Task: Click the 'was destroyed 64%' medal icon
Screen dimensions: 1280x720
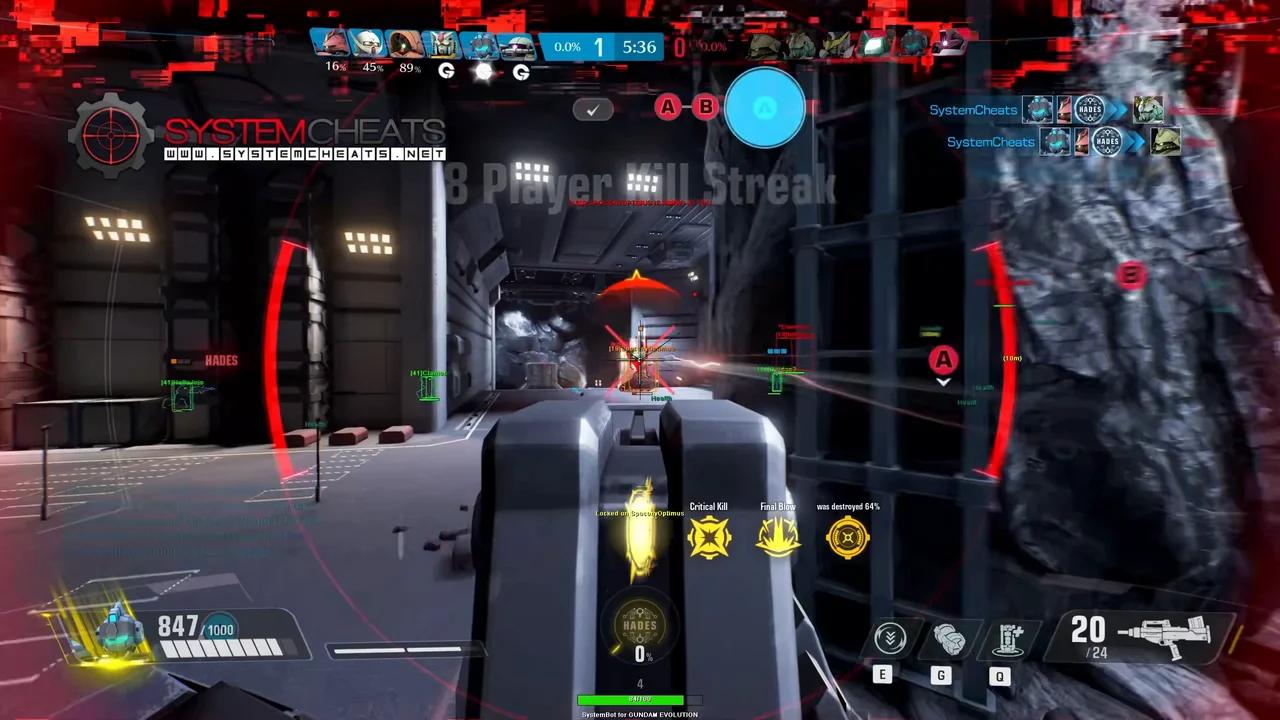Action: pyautogui.click(x=847, y=538)
